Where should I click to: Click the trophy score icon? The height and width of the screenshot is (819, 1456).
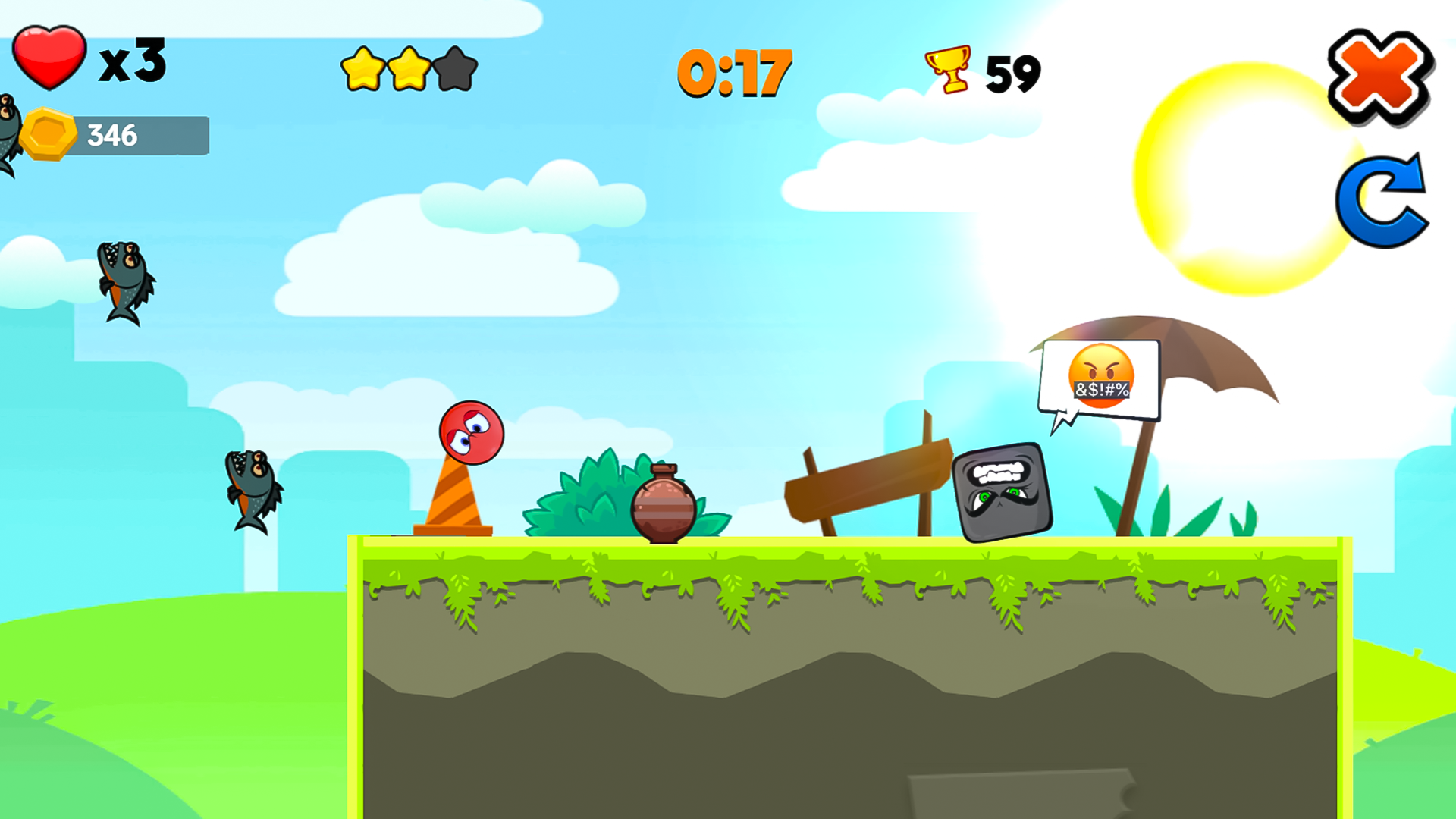pyautogui.click(x=946, y=71)
